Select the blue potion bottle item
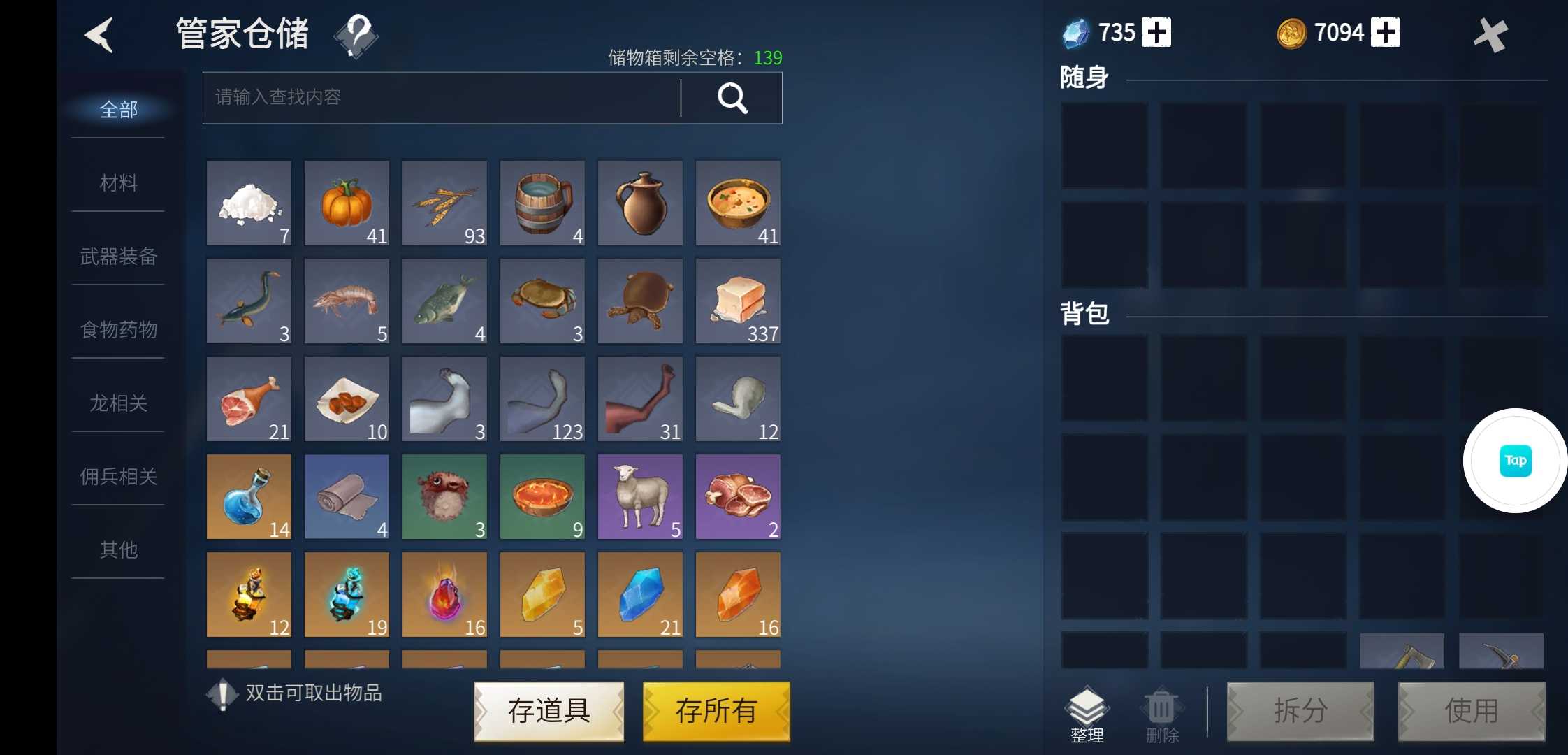Screen dimensions: 1568x755 pos(249,496)
